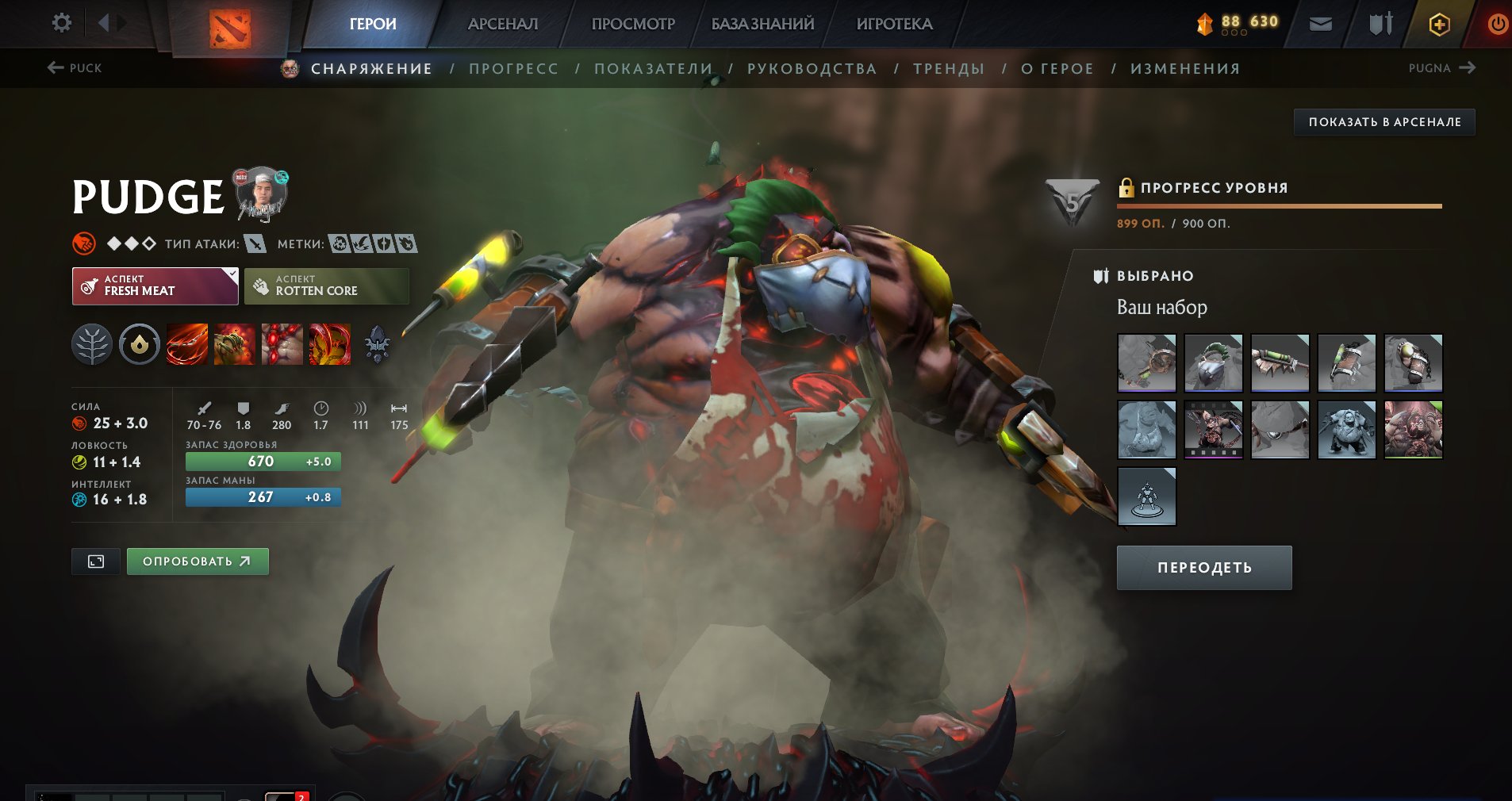
Task: Go to previous hero Puck
Action: 75,68
